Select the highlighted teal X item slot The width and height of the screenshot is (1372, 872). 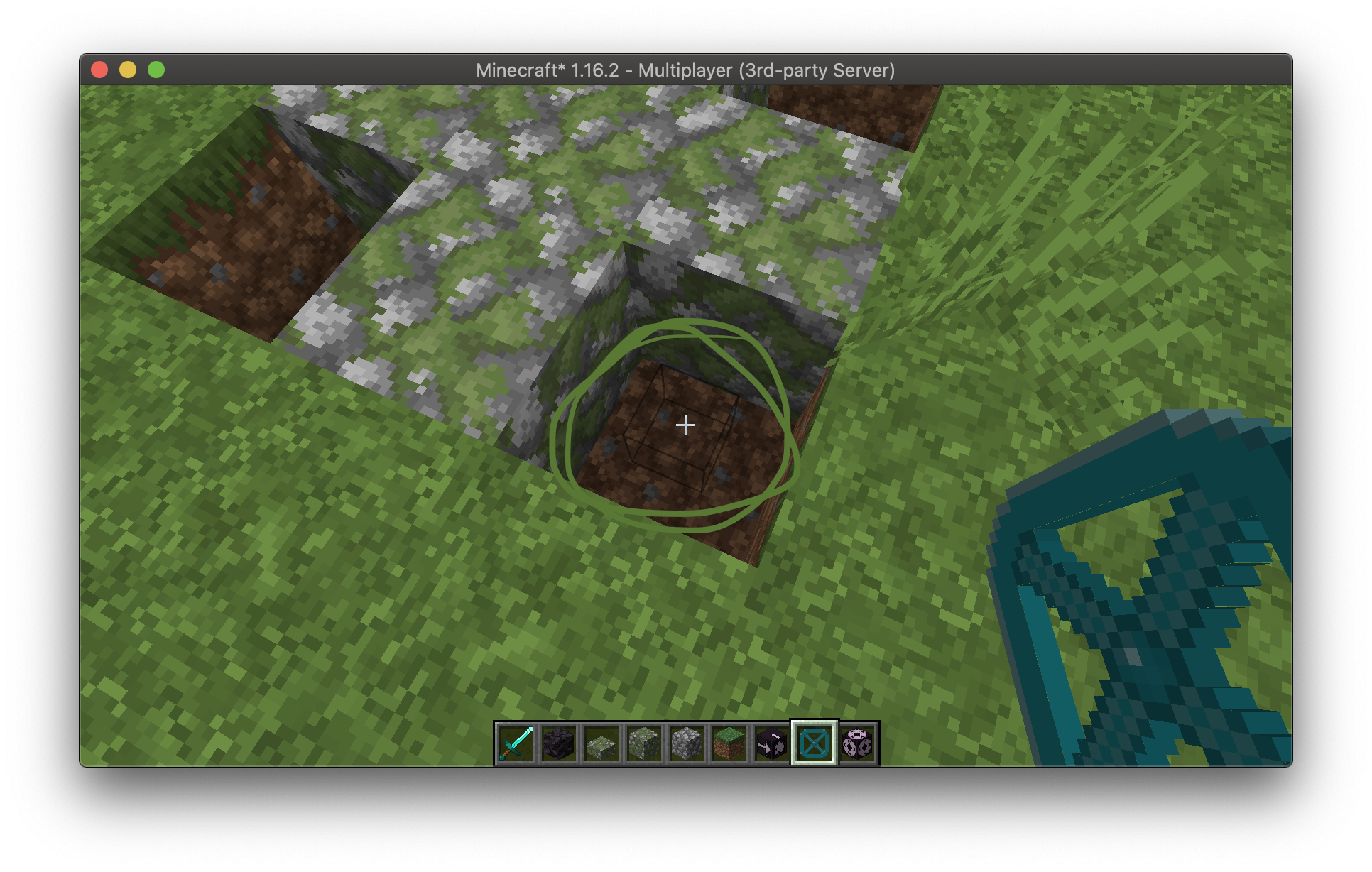coord(814,743)
